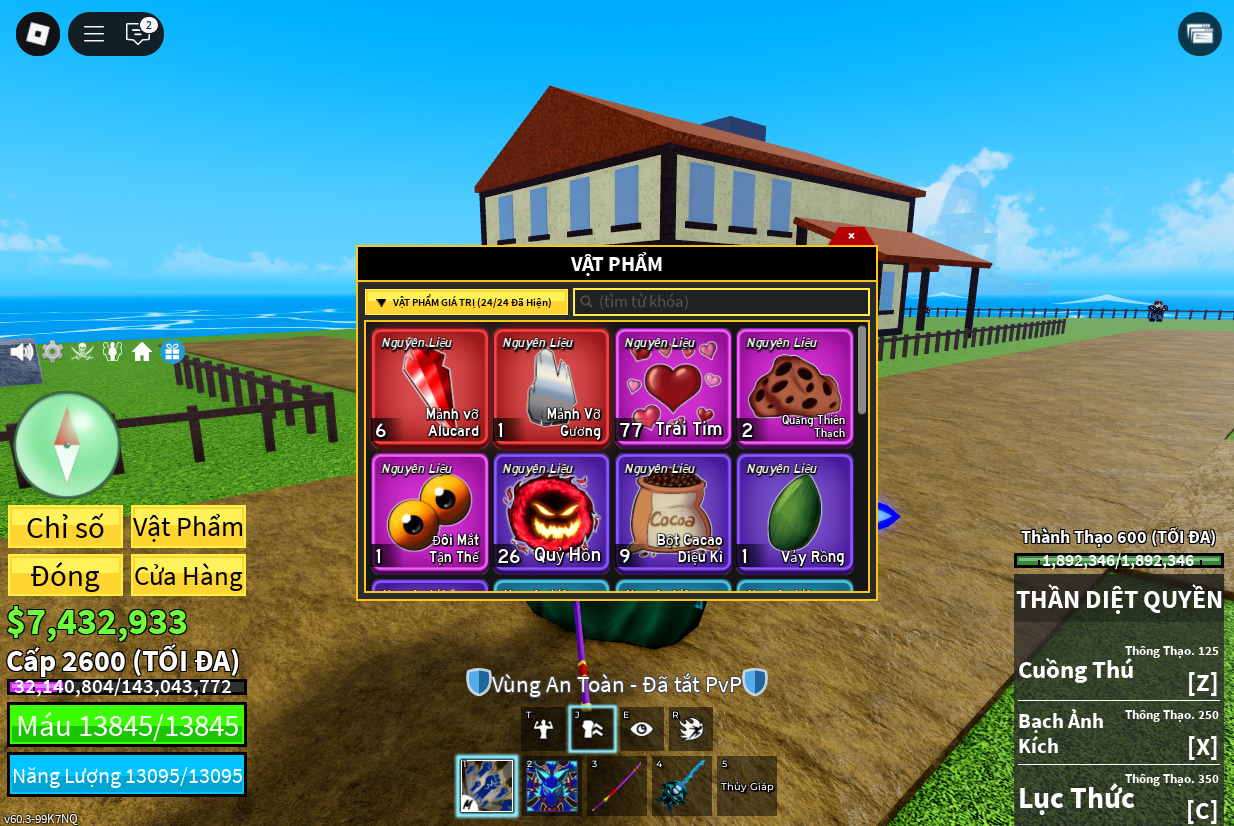The image size is (1234, 826).
Task: Open the Cửa Hàng shop
Action: (x=188, y=576)
